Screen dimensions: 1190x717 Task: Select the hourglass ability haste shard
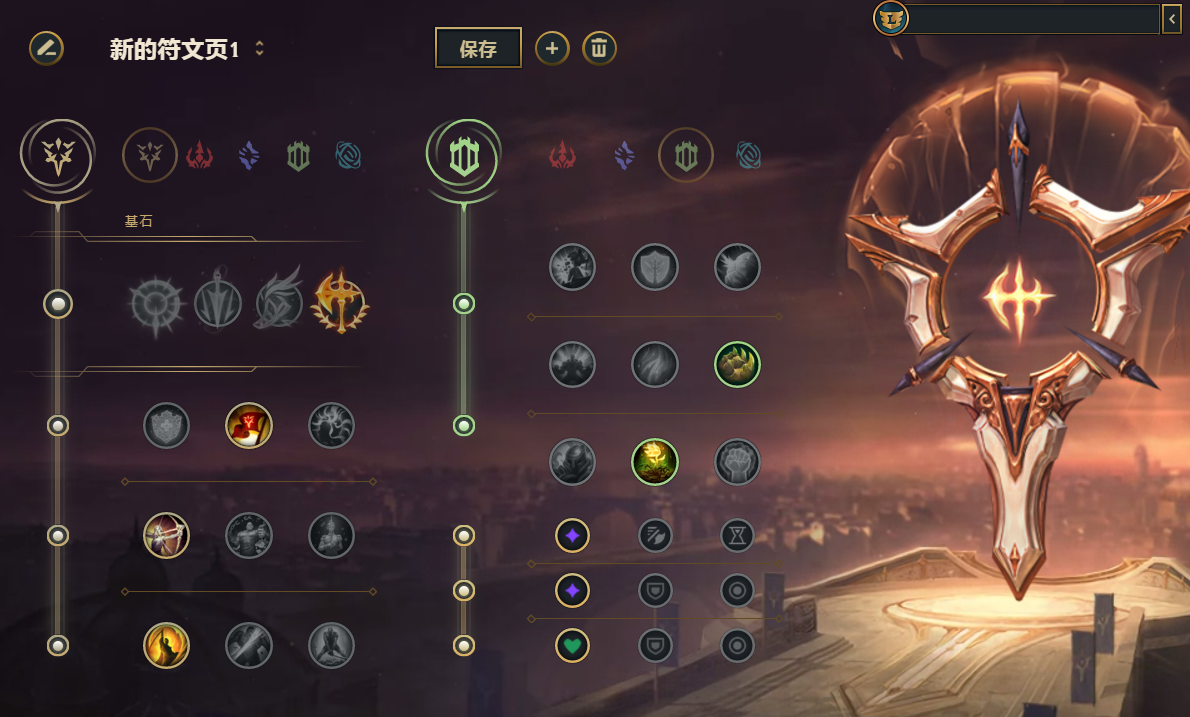pyautogui.click(x=737, y=536)
